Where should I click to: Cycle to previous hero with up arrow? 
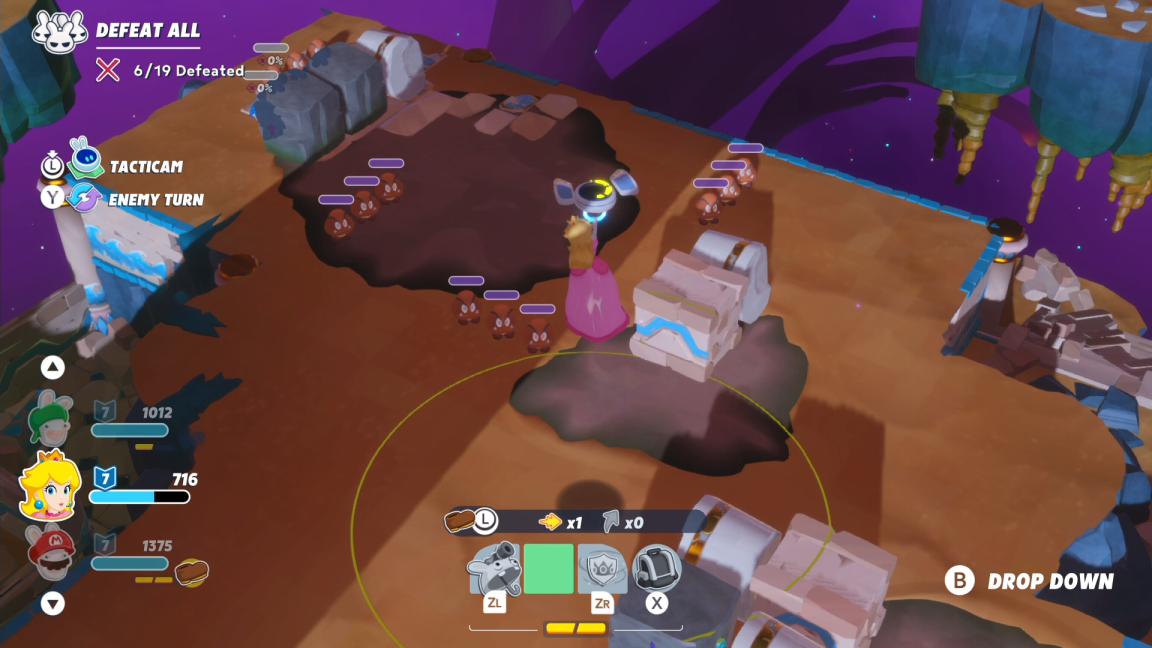53,367
